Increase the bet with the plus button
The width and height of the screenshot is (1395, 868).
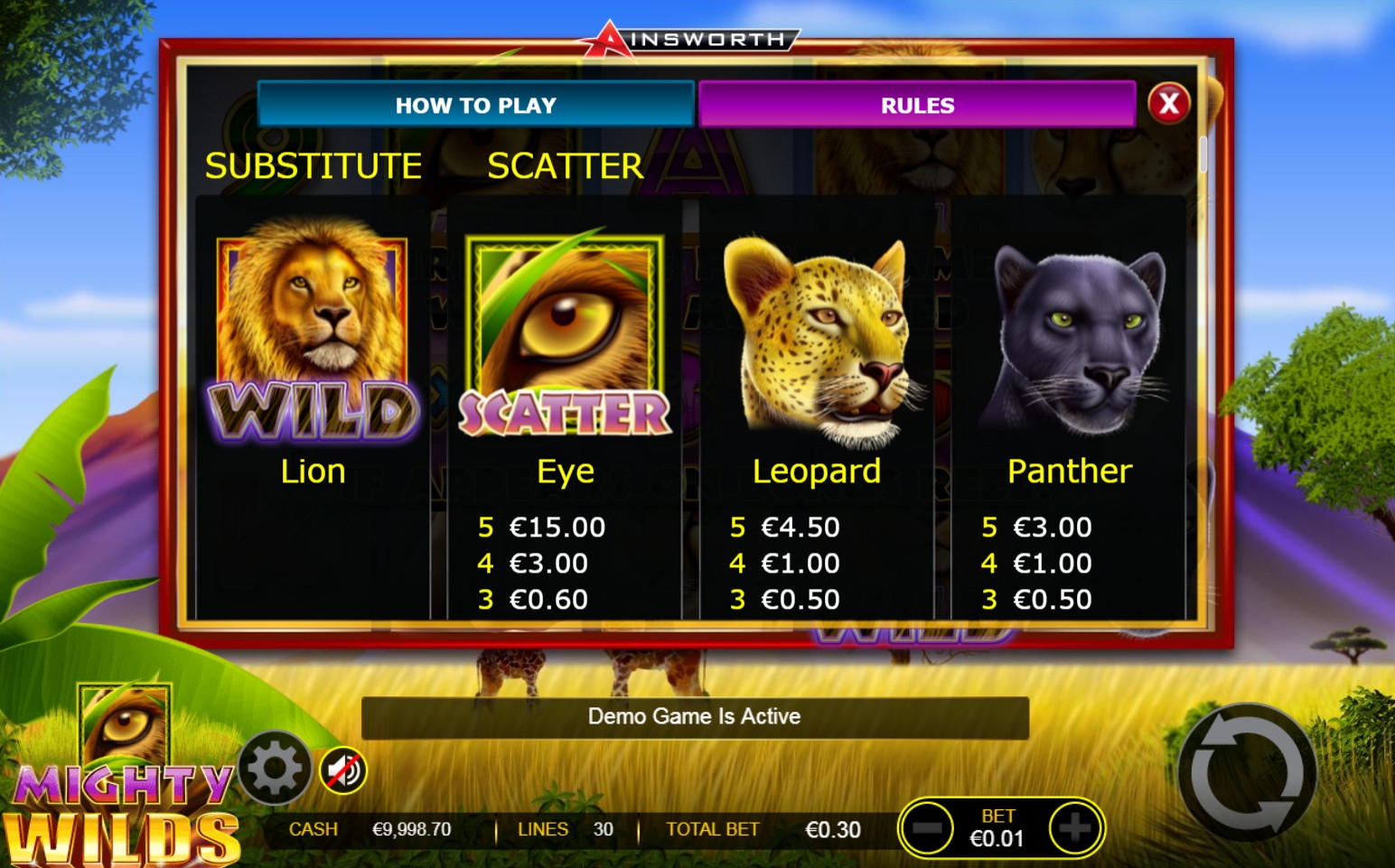(1074, 827)
